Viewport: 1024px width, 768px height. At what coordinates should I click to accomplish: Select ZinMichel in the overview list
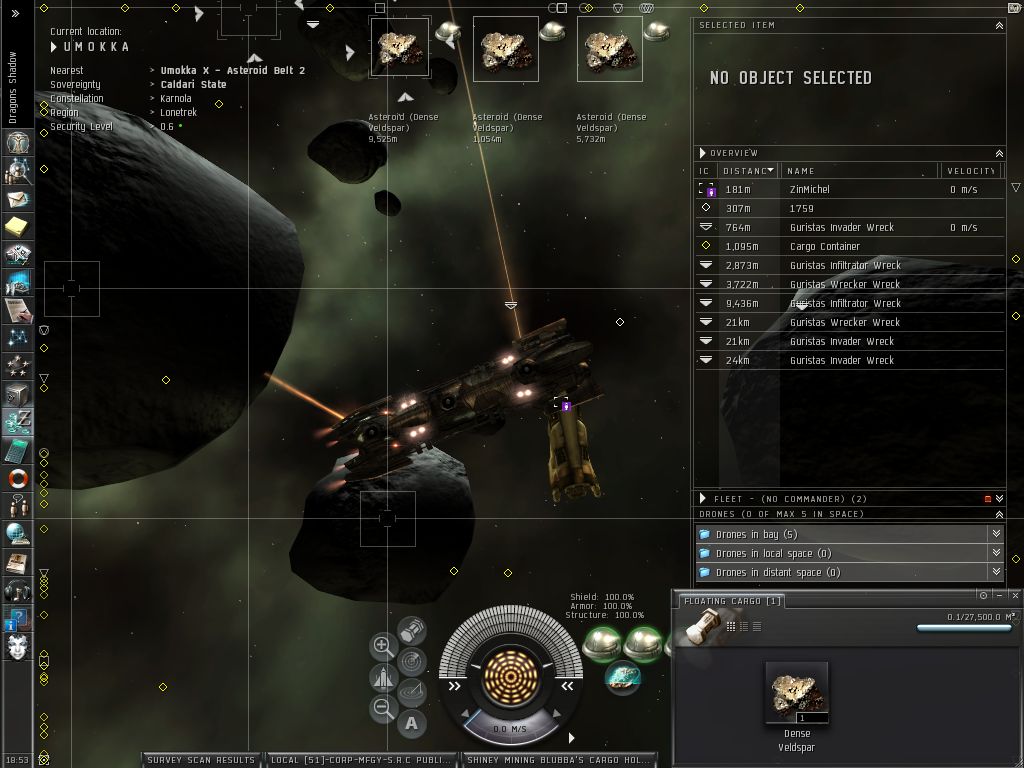(809, 189)
